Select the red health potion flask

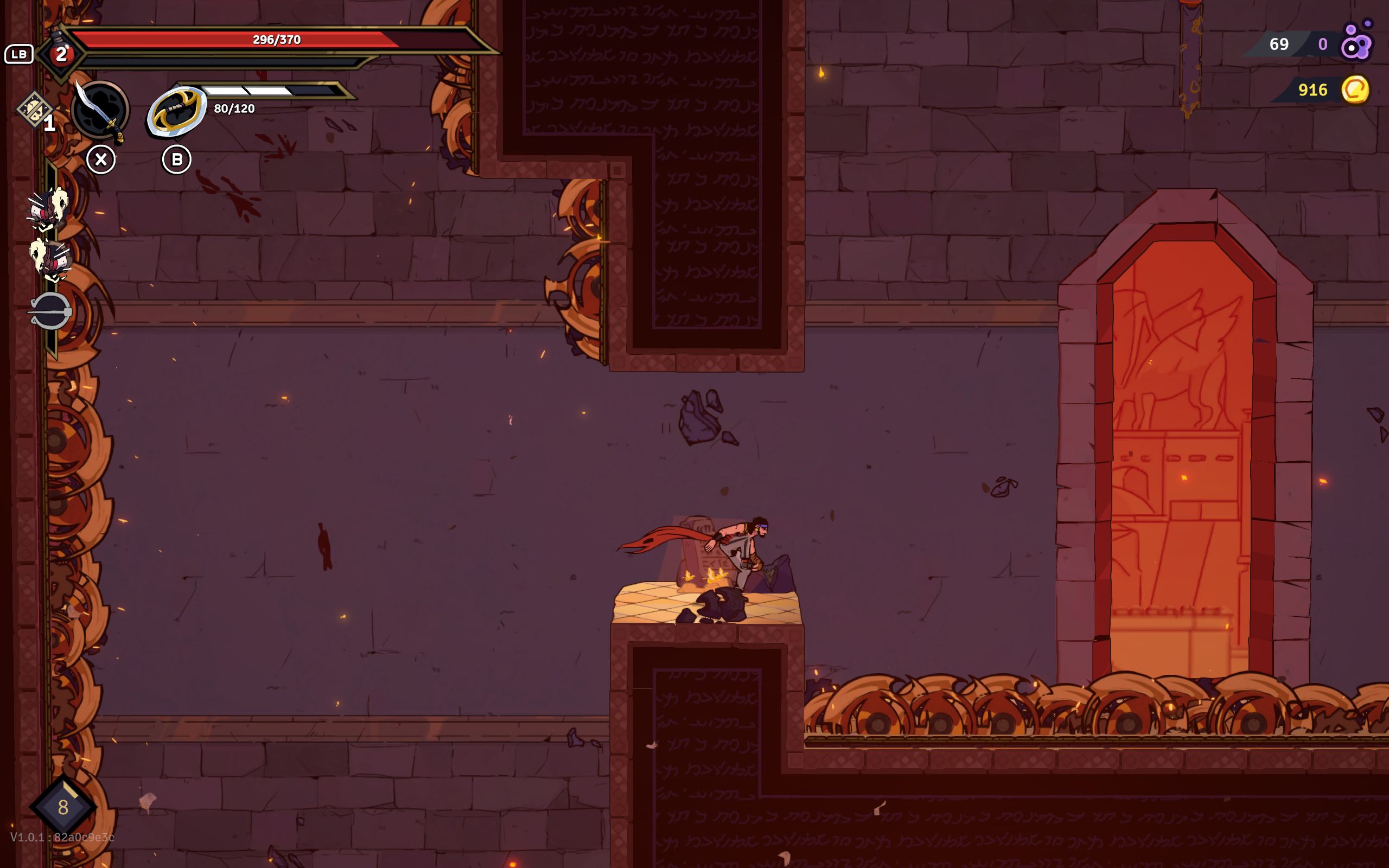[x=60, y=53]
